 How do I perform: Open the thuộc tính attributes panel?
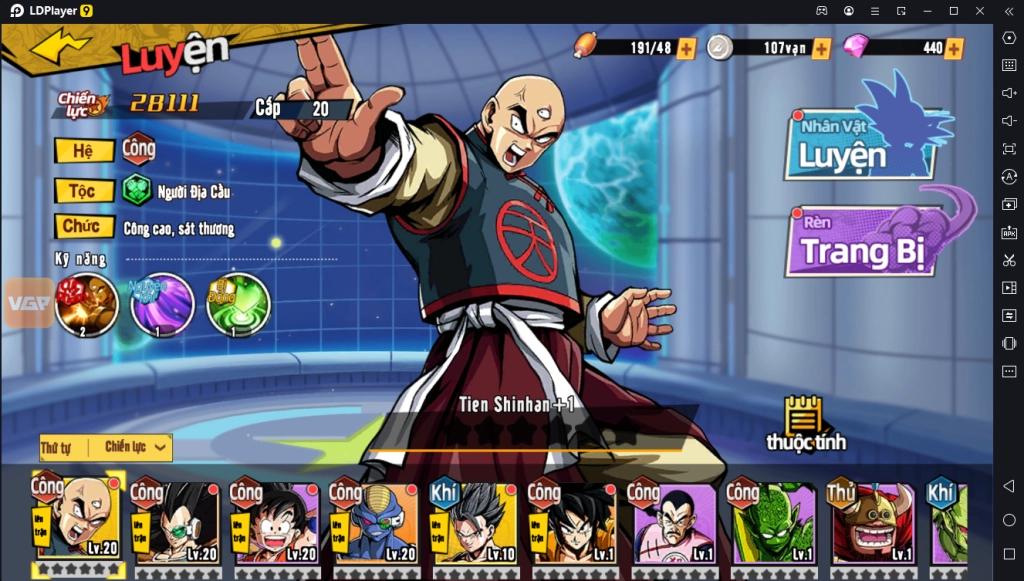[805, 424]
